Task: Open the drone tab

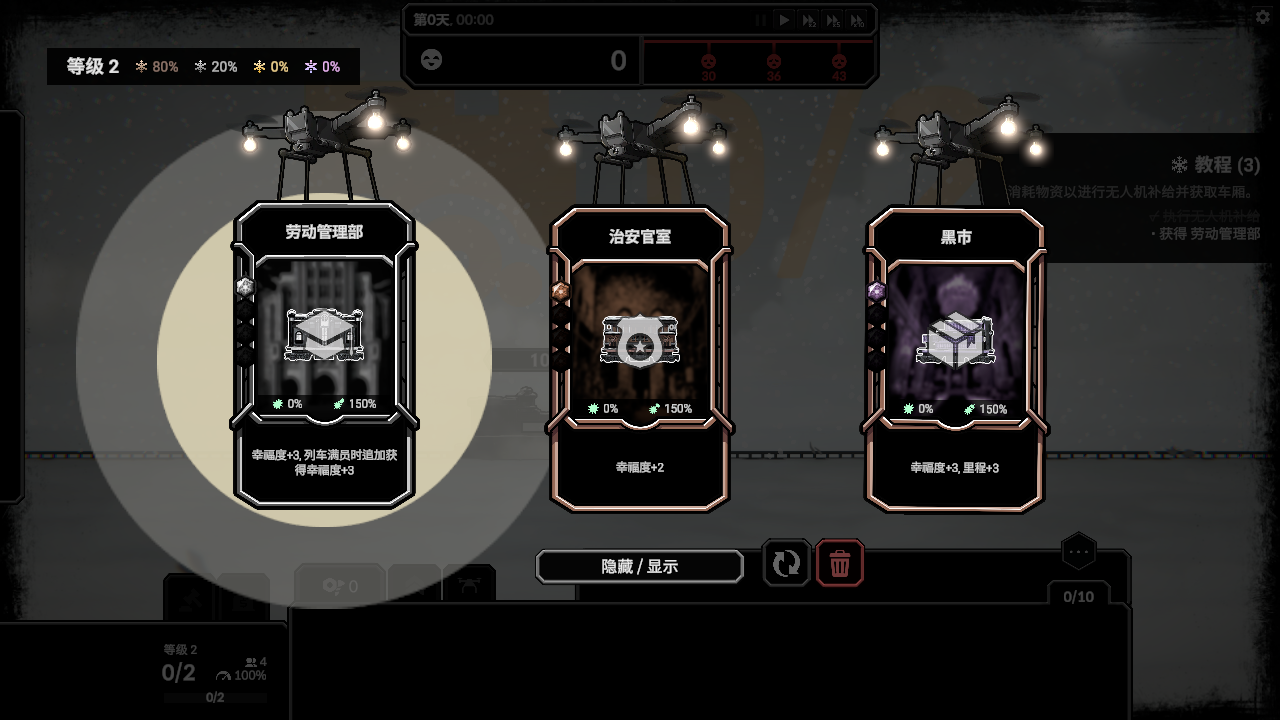Action: [469, 584]
